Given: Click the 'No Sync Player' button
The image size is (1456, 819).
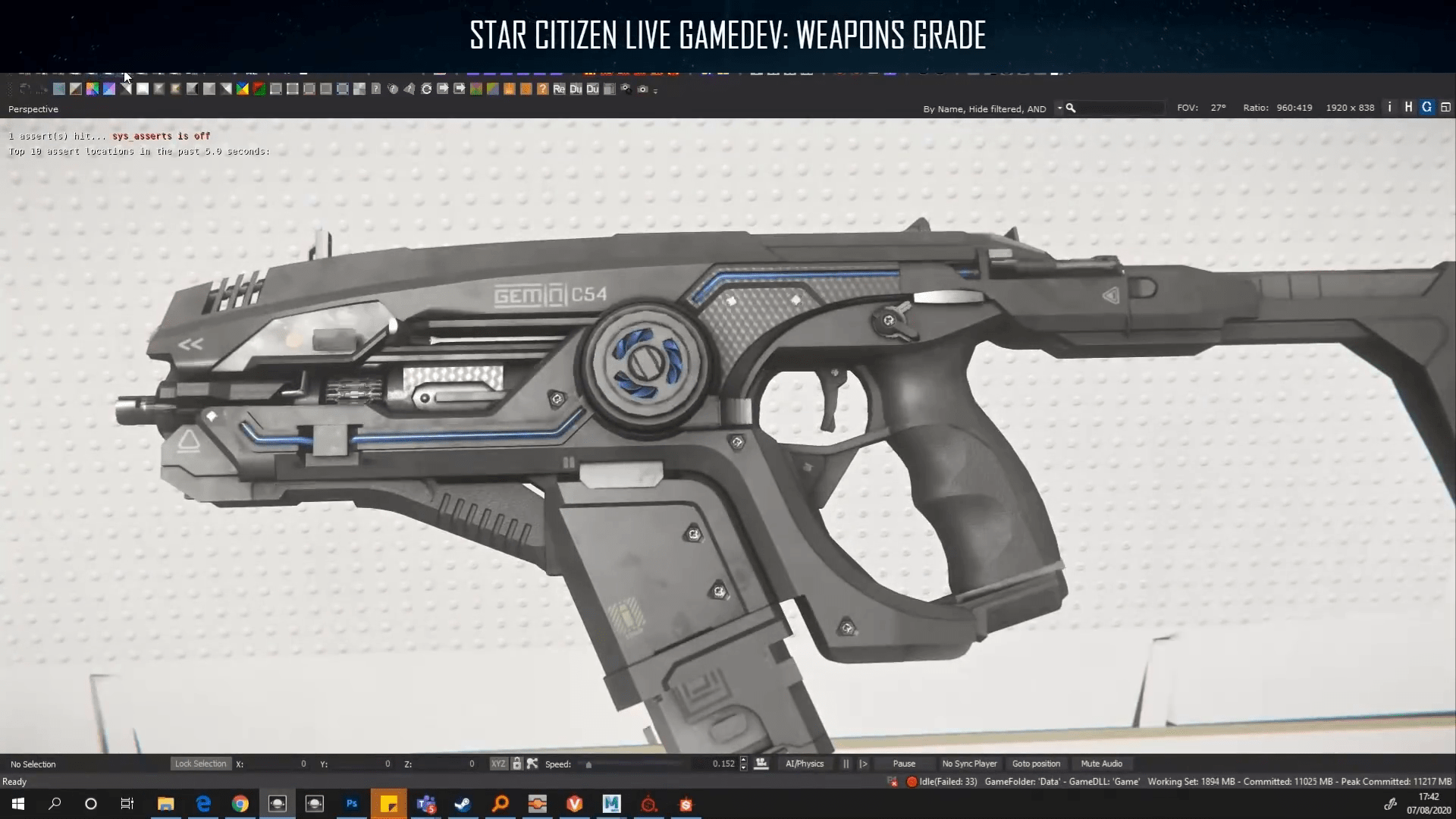Looking at the screenshot, I should coord(970,764).
